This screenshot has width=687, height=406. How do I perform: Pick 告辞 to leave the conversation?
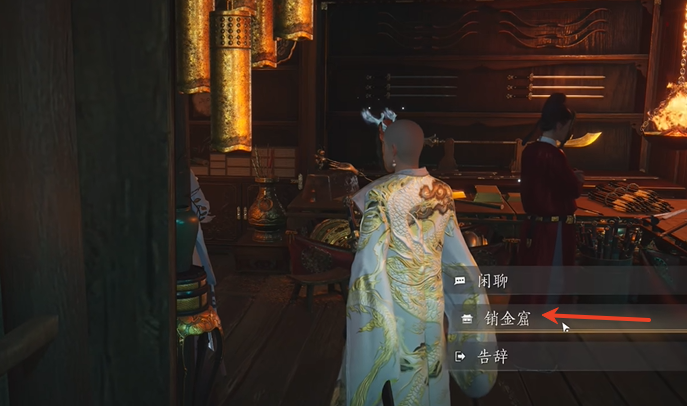pos(494,355)
